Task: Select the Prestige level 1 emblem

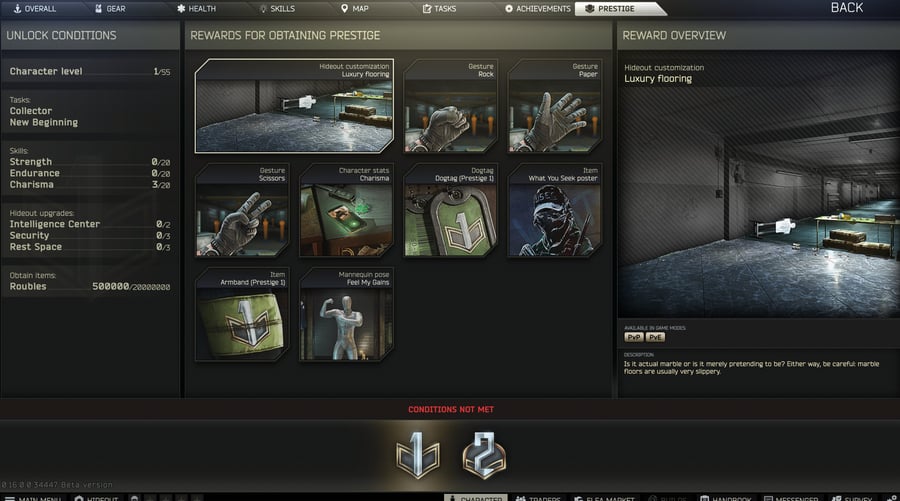Action: pyautogui.click(x=416, y=457)
